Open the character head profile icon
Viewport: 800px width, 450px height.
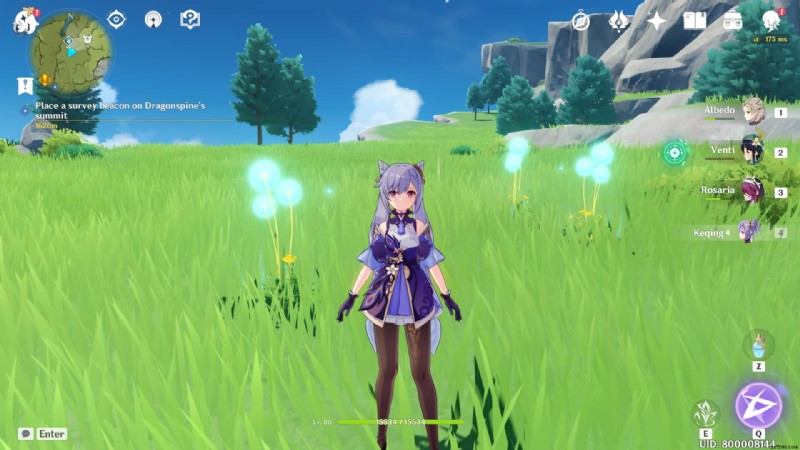(x=771, y=20)
